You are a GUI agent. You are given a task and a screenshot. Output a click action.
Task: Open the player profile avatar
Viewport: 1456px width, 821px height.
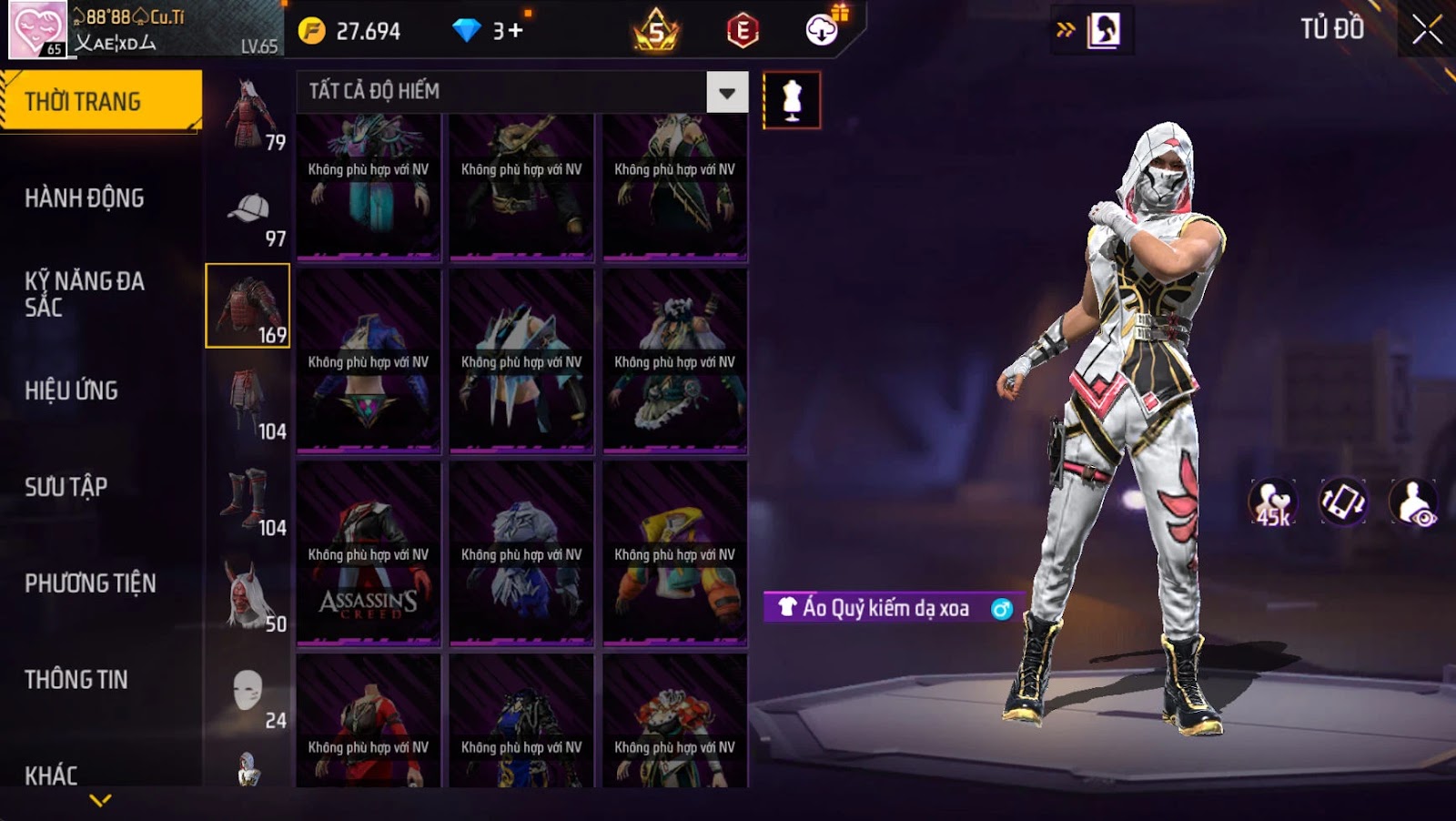click(36, 29)
